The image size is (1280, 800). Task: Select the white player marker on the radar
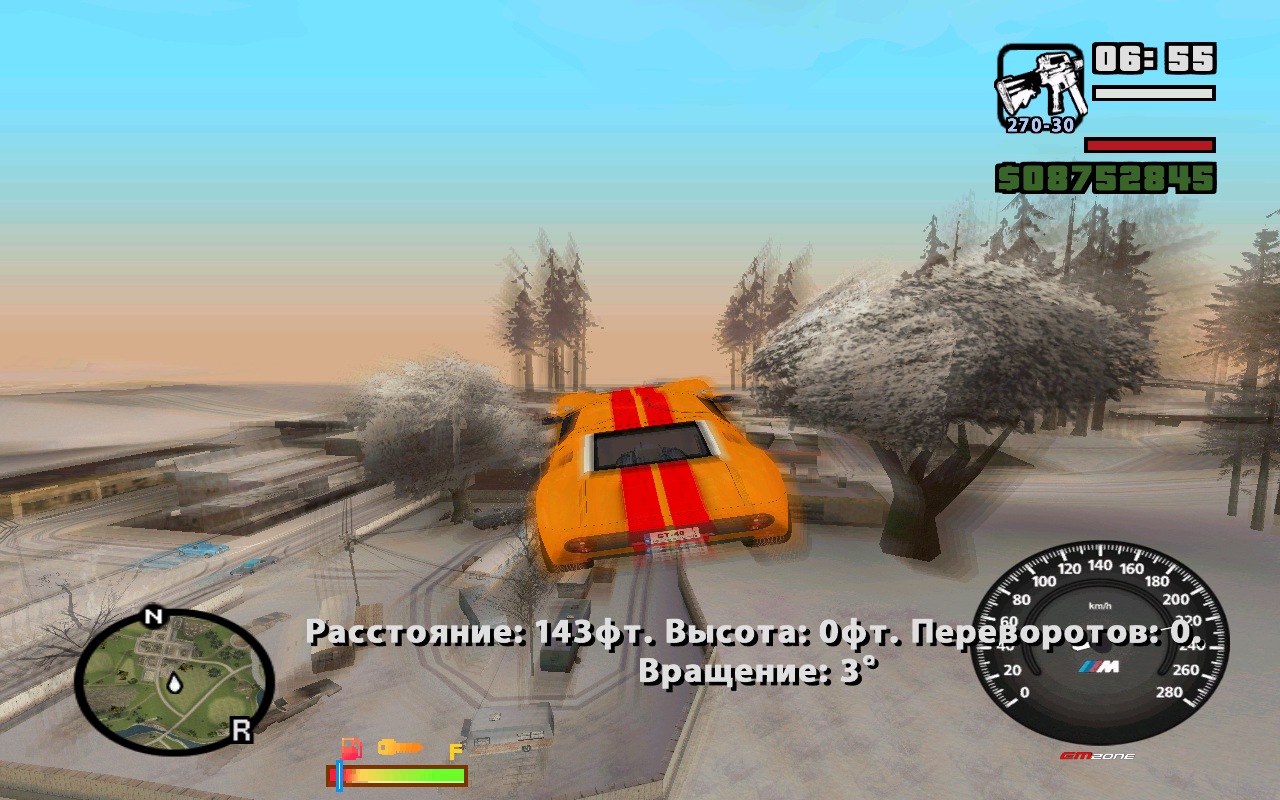(x=175, y=683)
